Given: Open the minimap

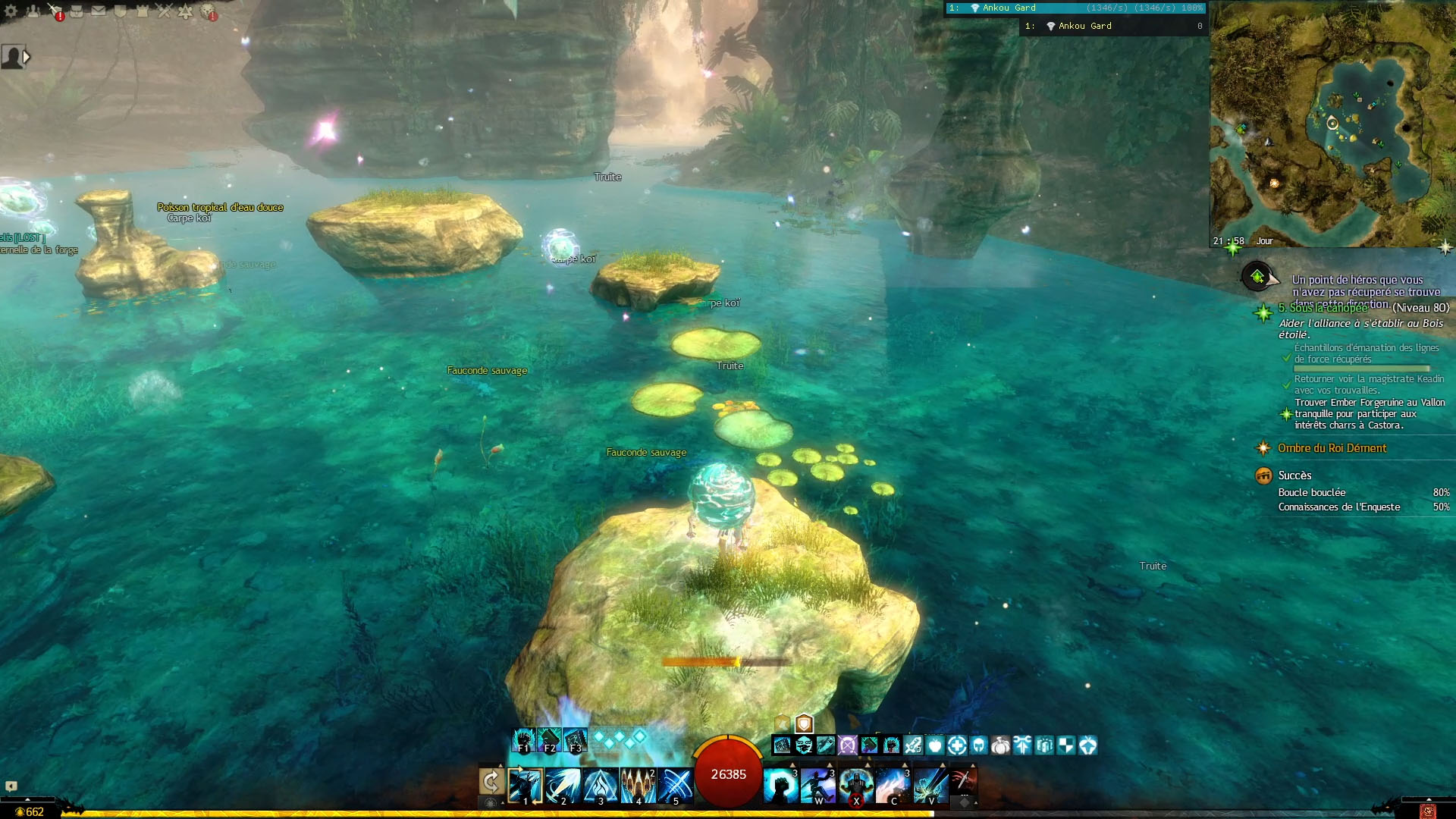Looking at the screenshot, I should click(x=1332, y=121).
